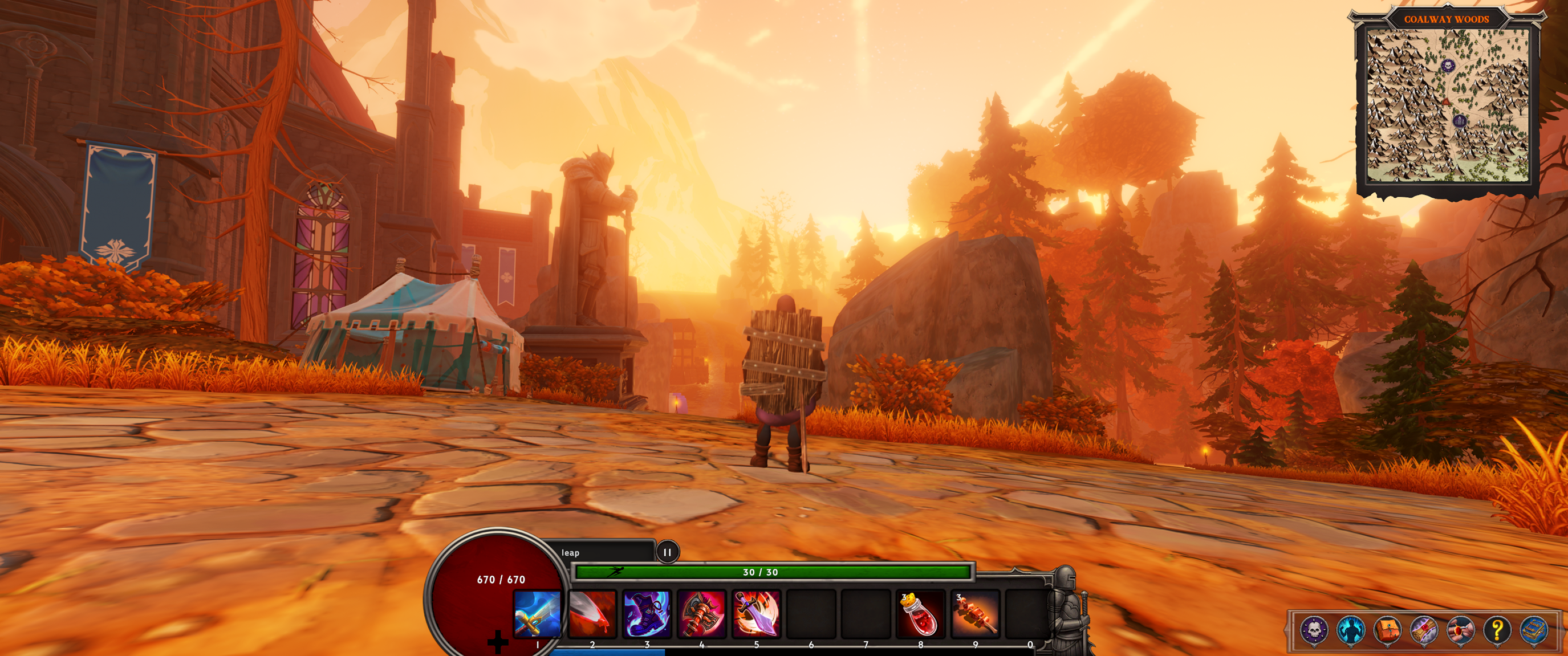Viewport: 1568px width, 656px height.
Task: Click the pause button beside the leap label
Action: [667, 552]
